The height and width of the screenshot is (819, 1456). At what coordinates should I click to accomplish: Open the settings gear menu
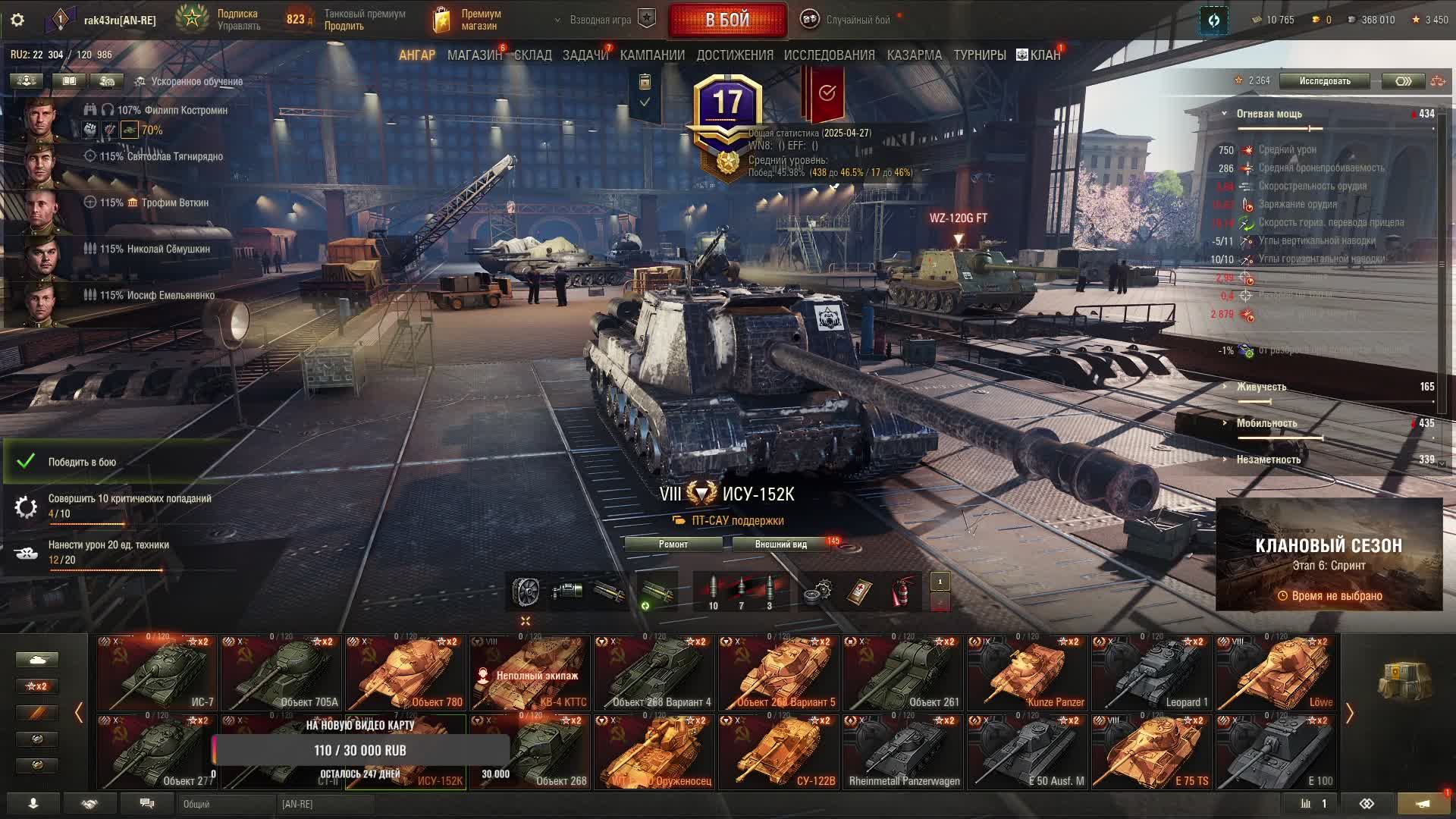coord(17,20)
